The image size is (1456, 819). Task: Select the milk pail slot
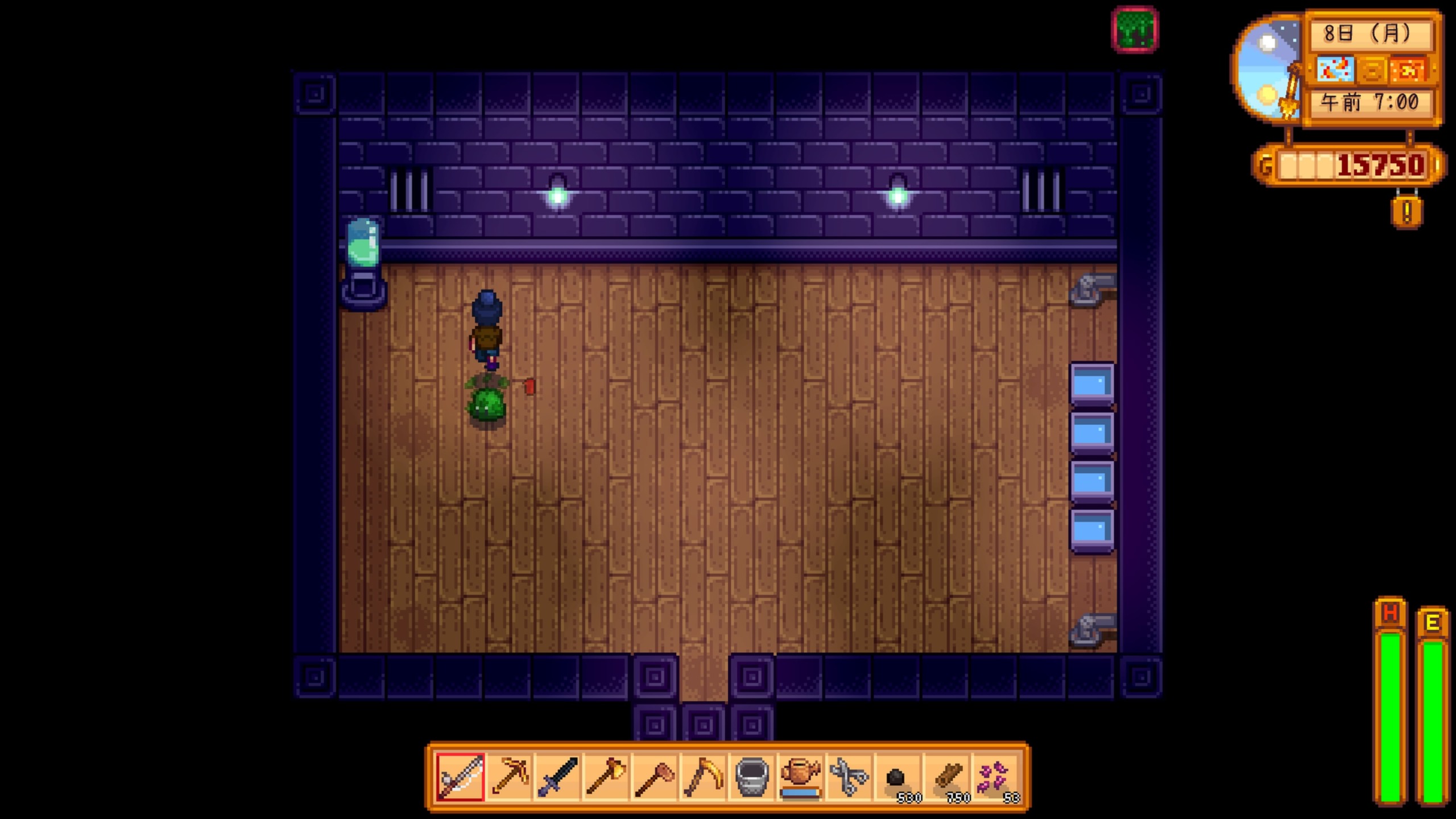(752, 777)
